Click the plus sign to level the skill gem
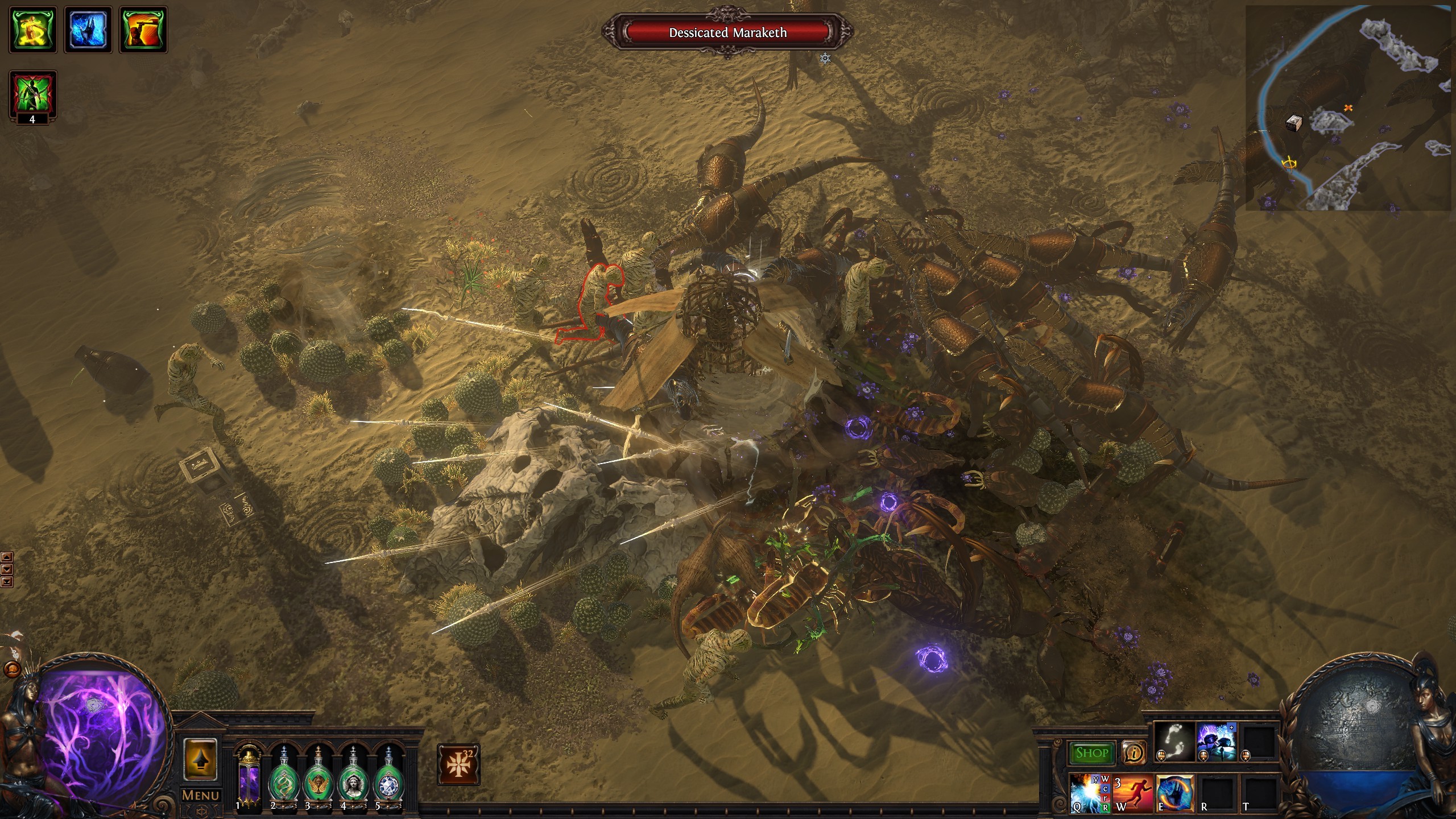The width and height of the screenshot is (1456, 819). 1231,727
